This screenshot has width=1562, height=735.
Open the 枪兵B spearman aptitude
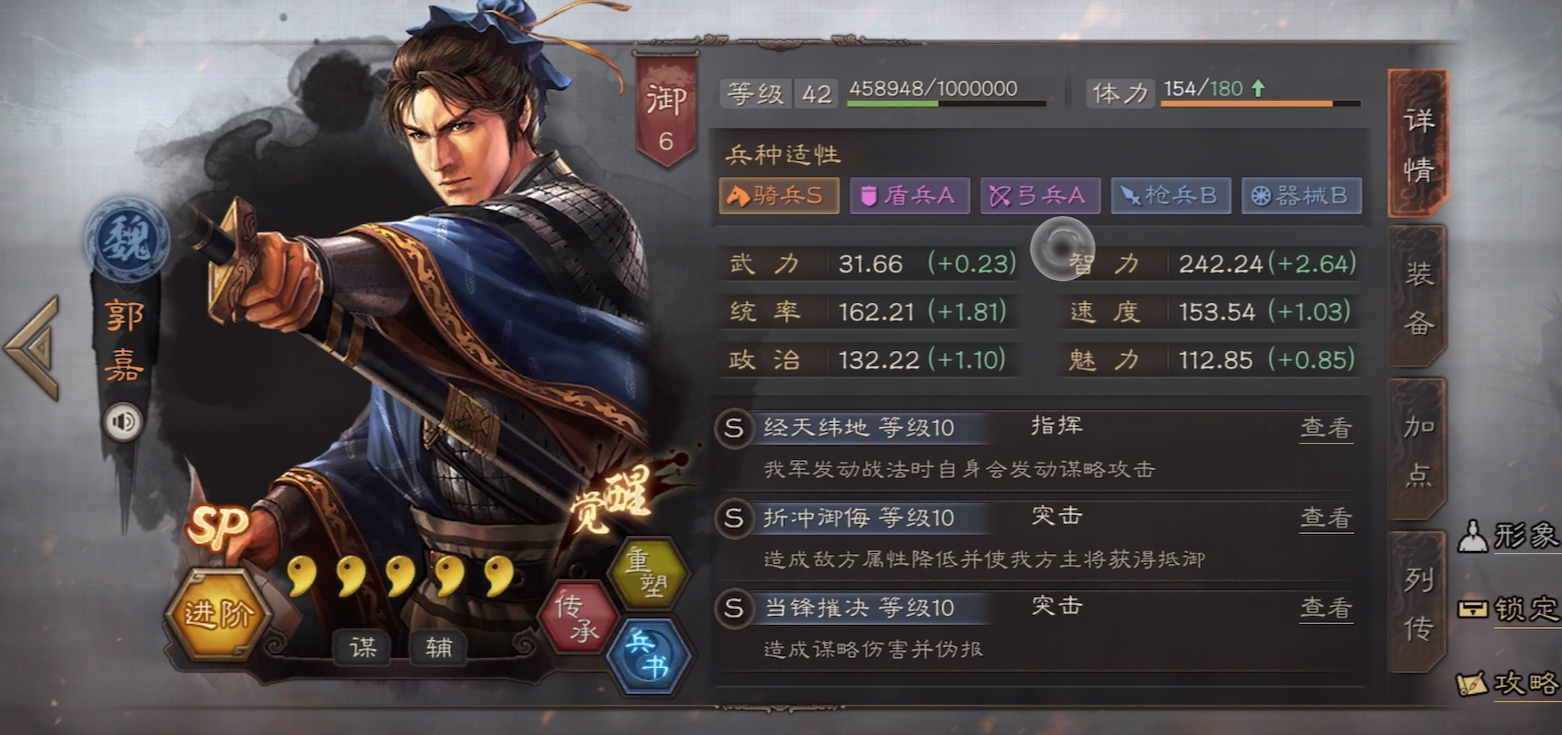(x=1171, y=196)
